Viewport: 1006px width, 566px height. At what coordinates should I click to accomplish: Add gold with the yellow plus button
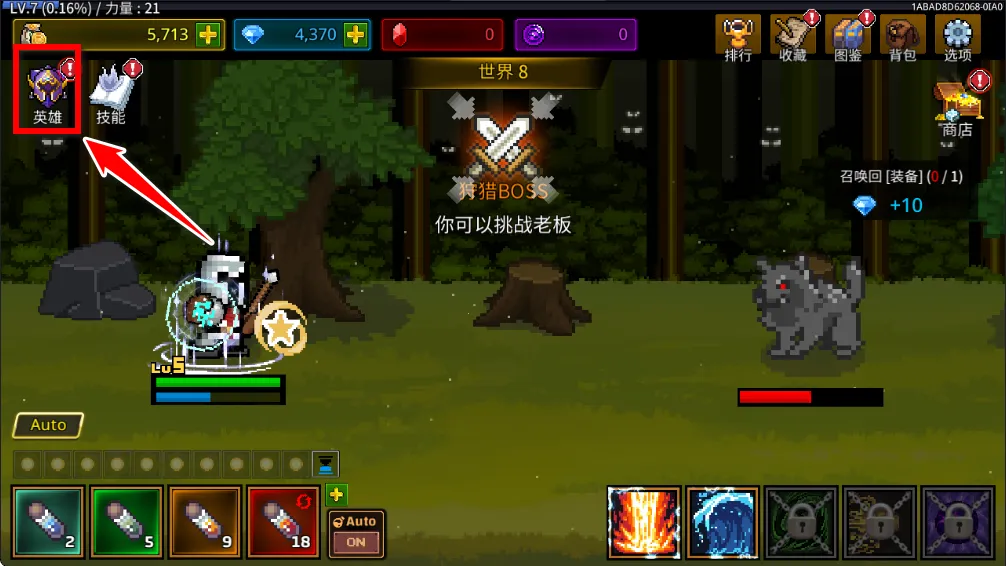208,35
